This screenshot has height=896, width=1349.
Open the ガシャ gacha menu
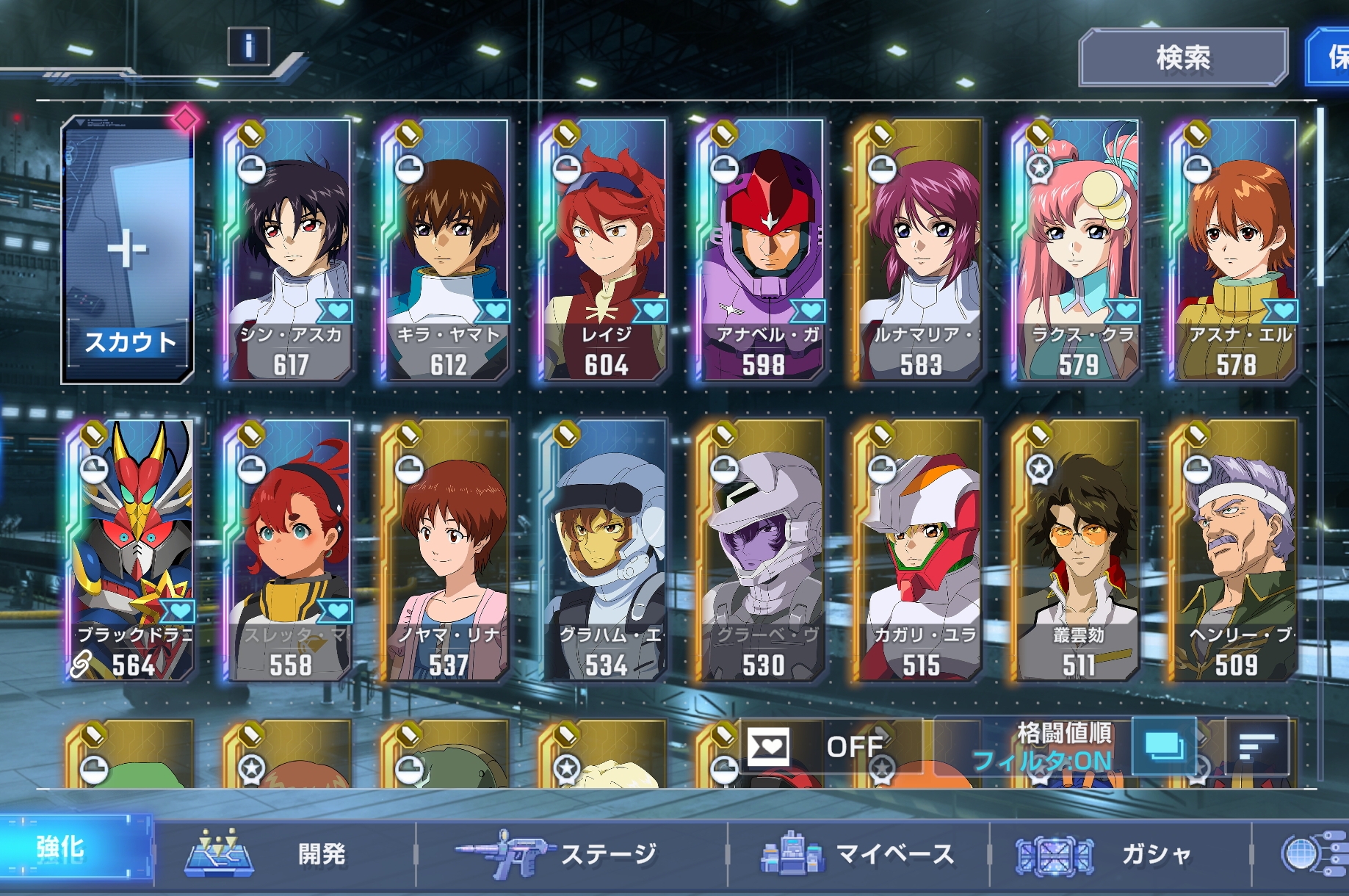[1119, 854]
